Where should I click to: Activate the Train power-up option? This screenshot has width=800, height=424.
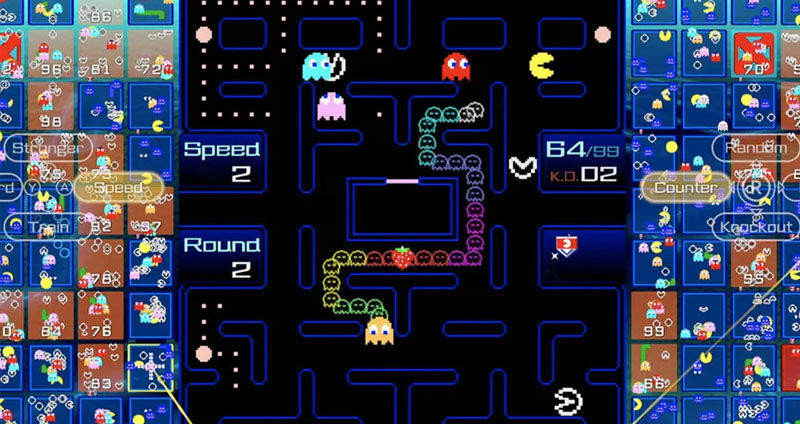(x=38, y=226)
